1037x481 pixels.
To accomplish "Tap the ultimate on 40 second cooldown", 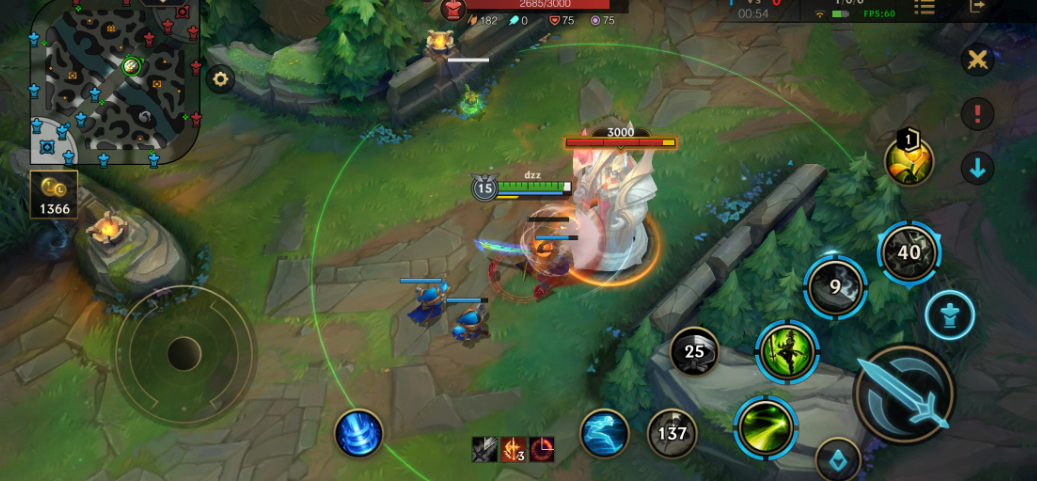I will (908, 252).
